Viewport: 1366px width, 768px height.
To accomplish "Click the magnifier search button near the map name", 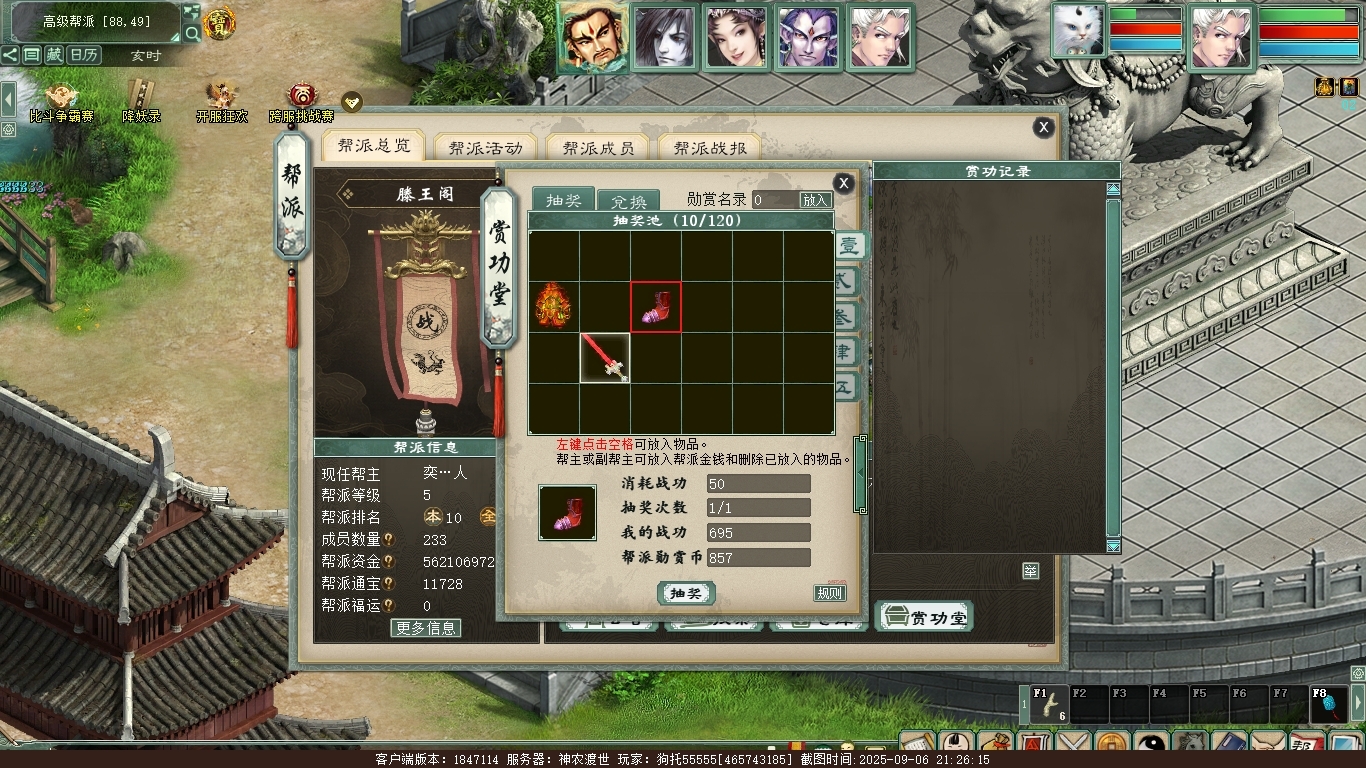I will pyautogui.click(x=191, y=33).
